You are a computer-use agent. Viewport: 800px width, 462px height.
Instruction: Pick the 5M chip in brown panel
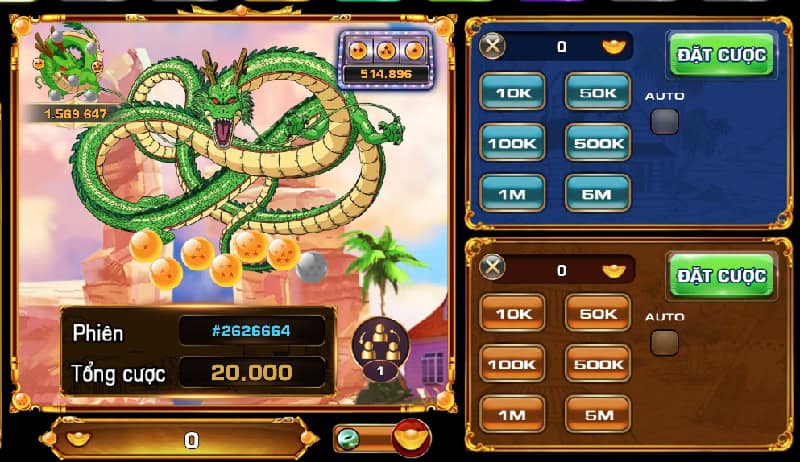598,413
